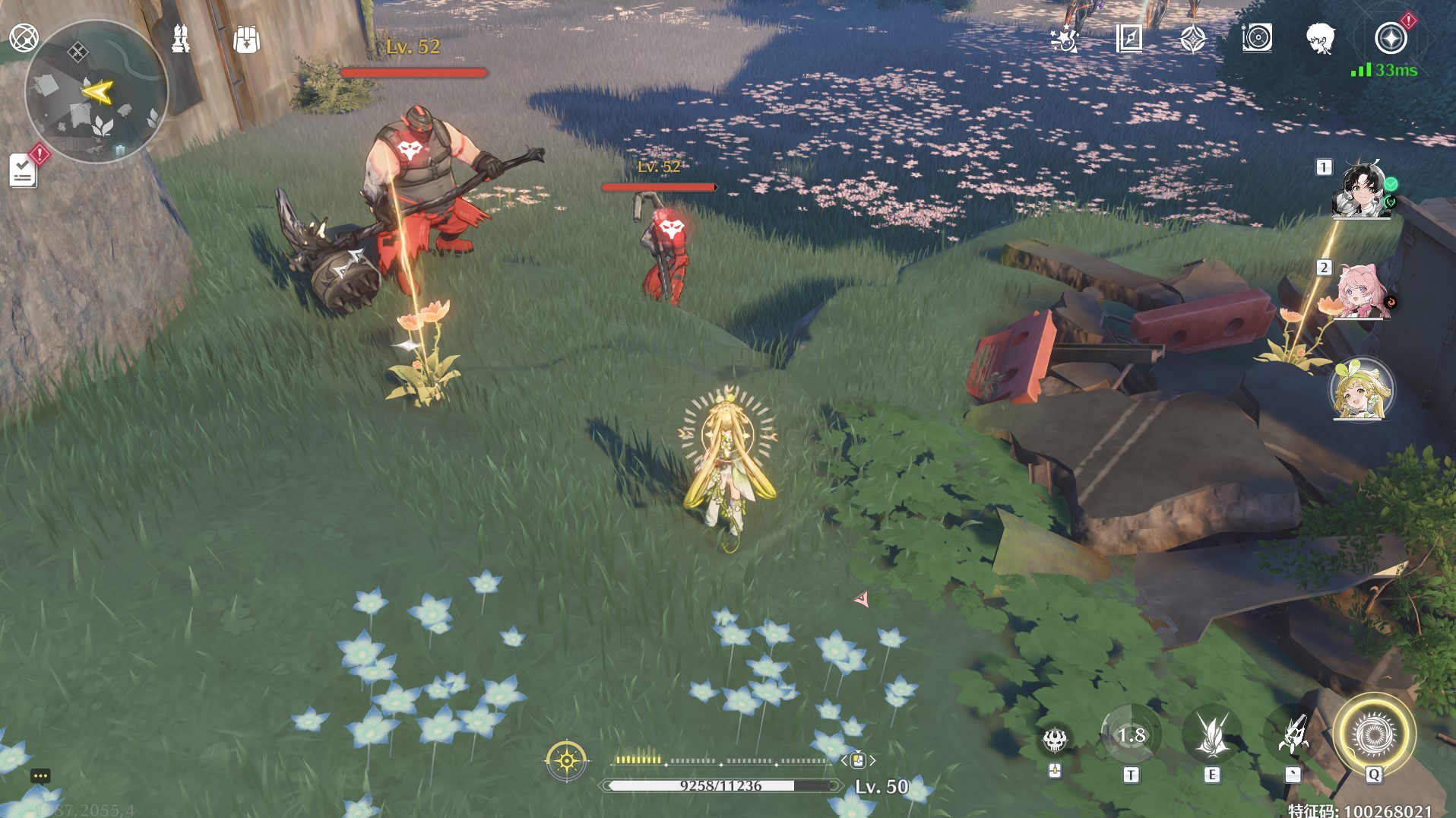Open the guidebook icon
This screenshot has height=818, width=1456.
(1129, 38)
